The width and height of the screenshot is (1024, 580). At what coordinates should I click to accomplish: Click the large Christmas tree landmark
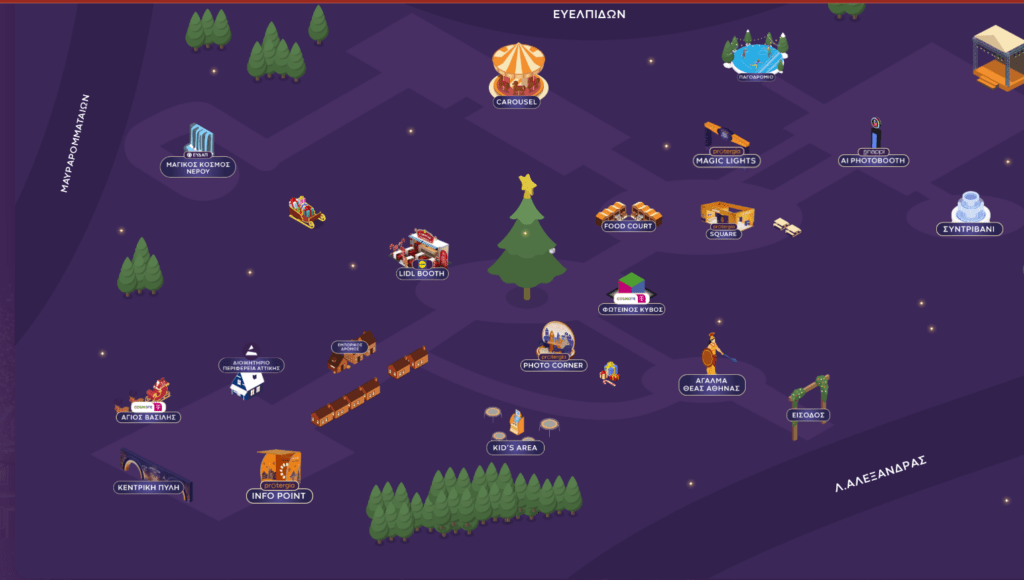(x=527, y=240)
